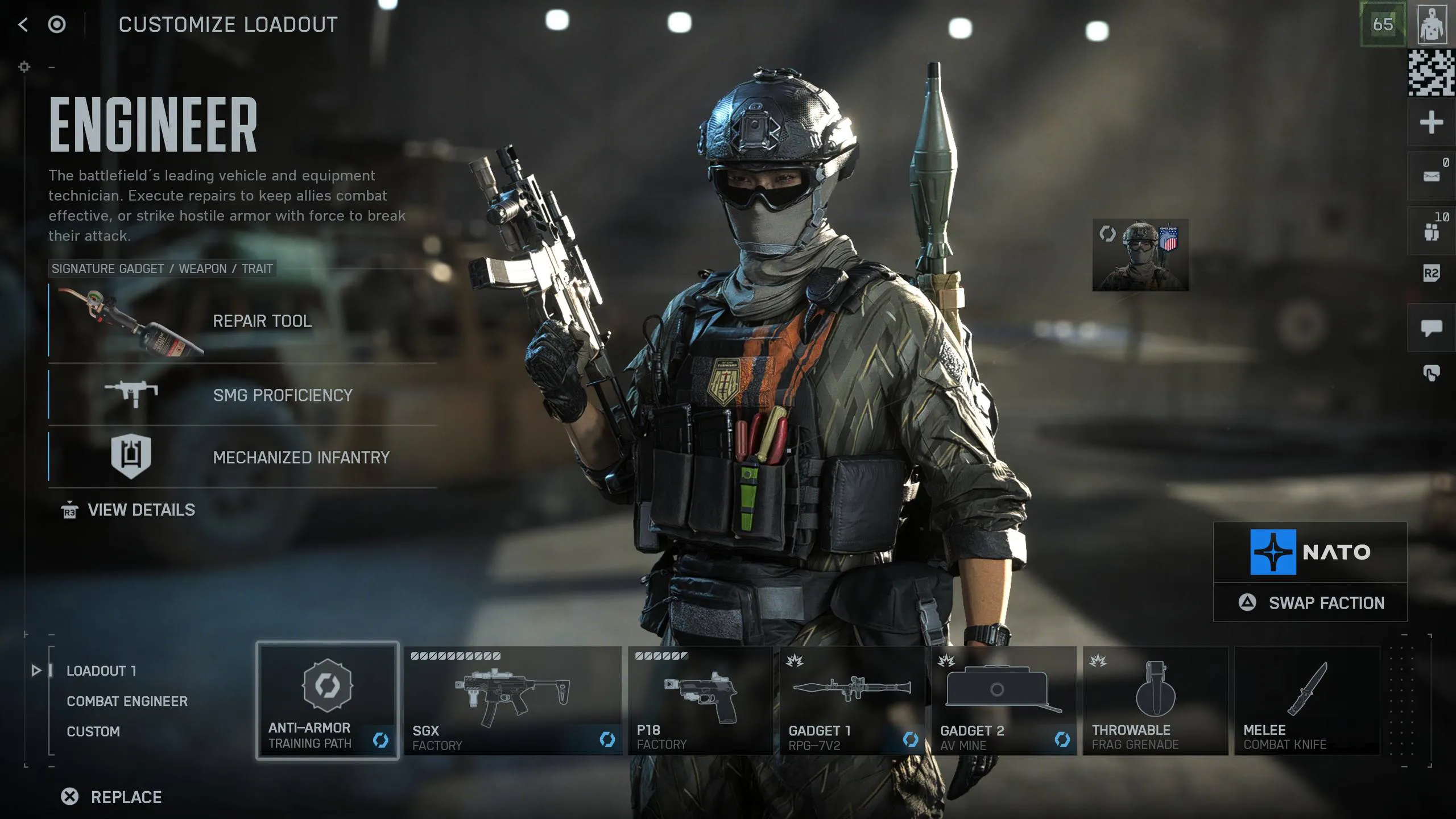Open Gadget 2 AV Mine slot
The width and height of the screenshot is (1456, 819).
pos(1004,701)
